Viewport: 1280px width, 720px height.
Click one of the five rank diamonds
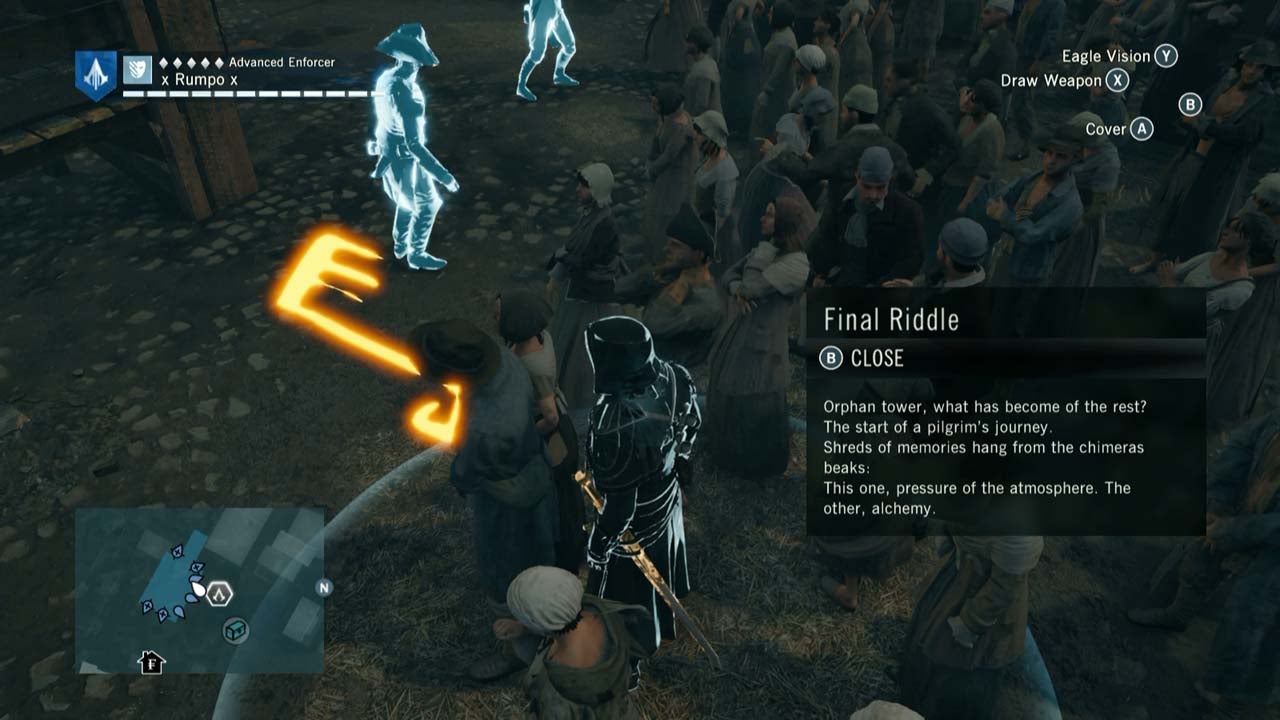point(192,62)
